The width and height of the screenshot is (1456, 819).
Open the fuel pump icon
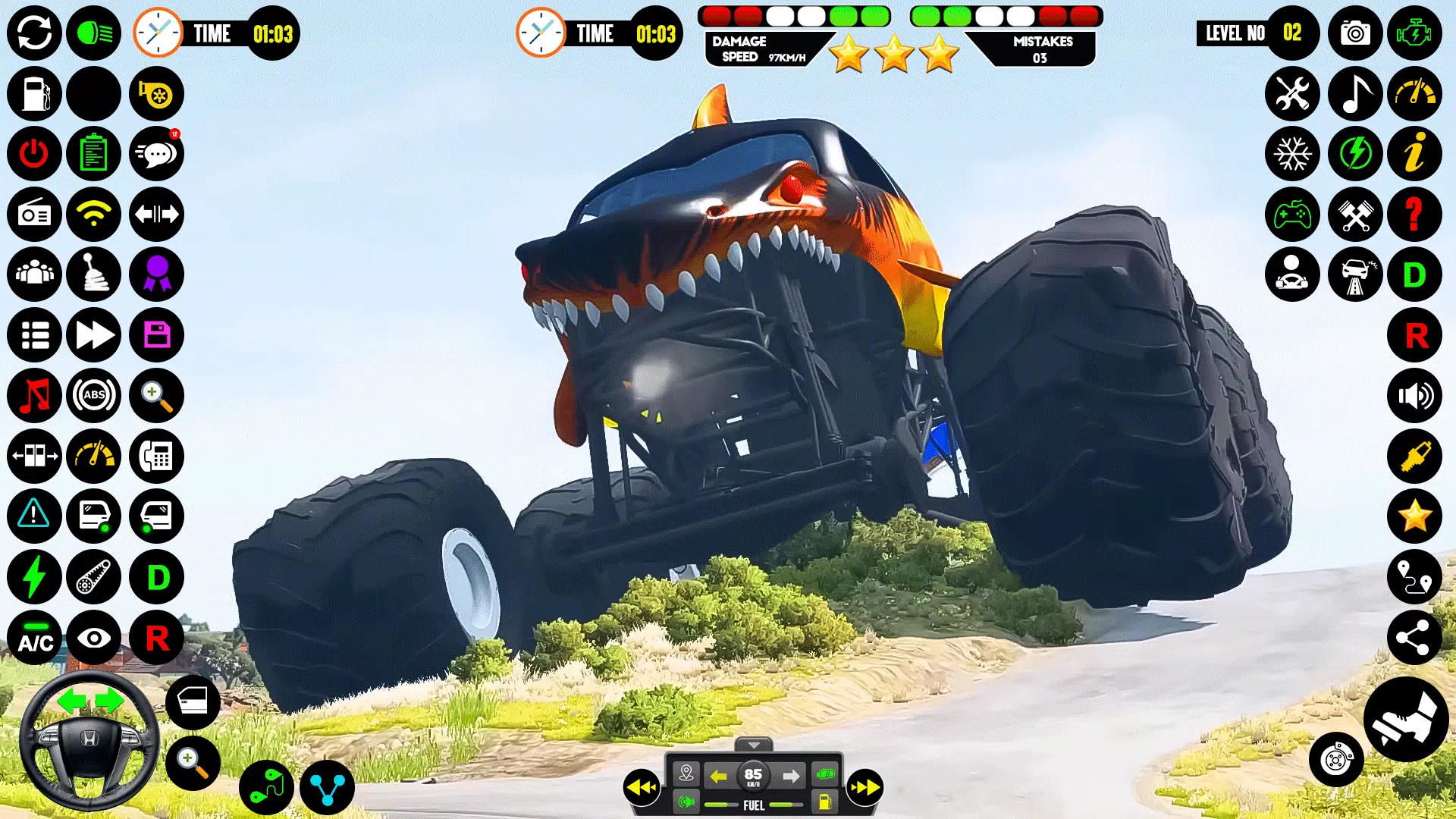34,94
